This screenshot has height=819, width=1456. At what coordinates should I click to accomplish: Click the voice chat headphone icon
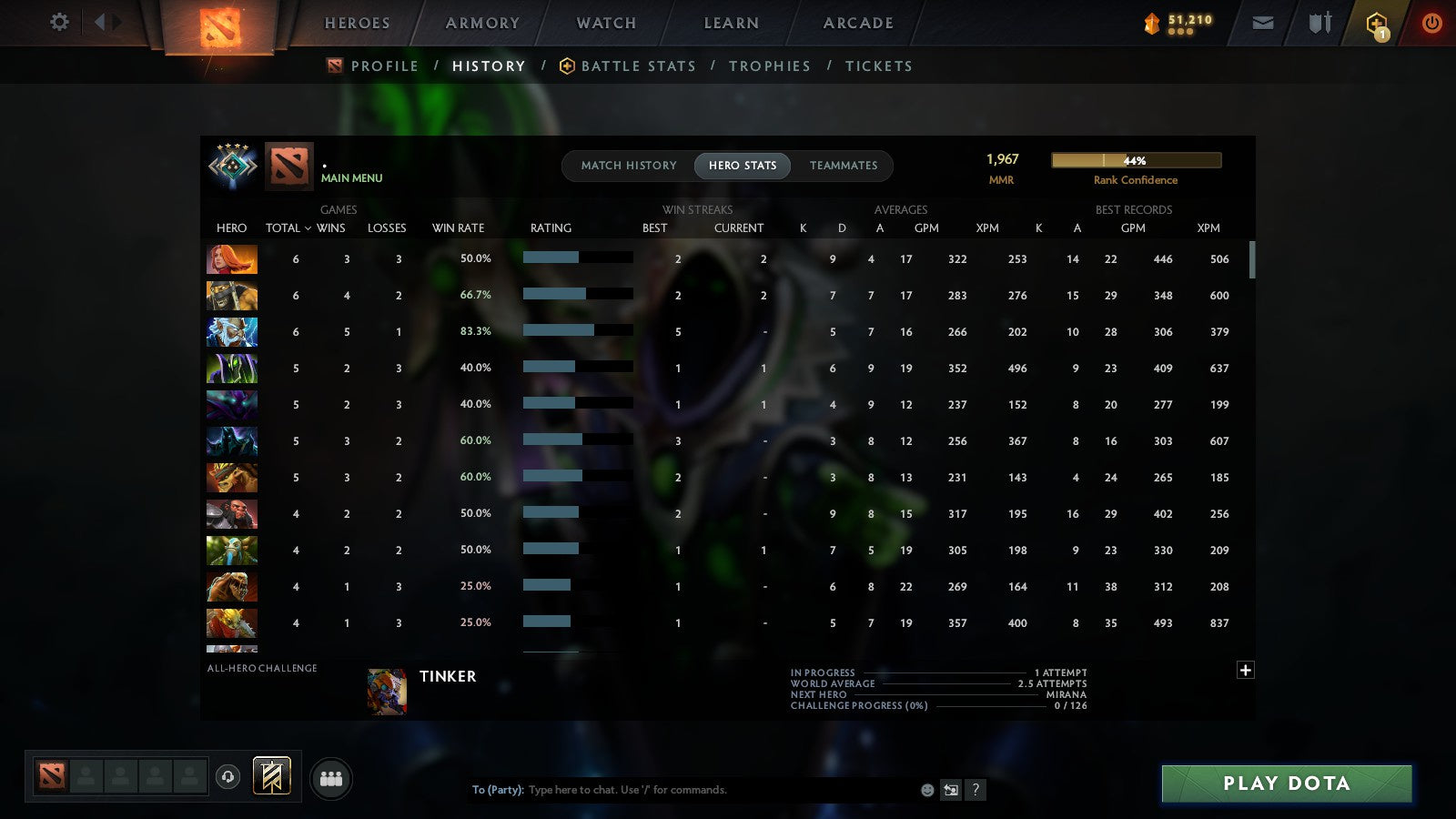pyautogui.click(x=226, y=778)
